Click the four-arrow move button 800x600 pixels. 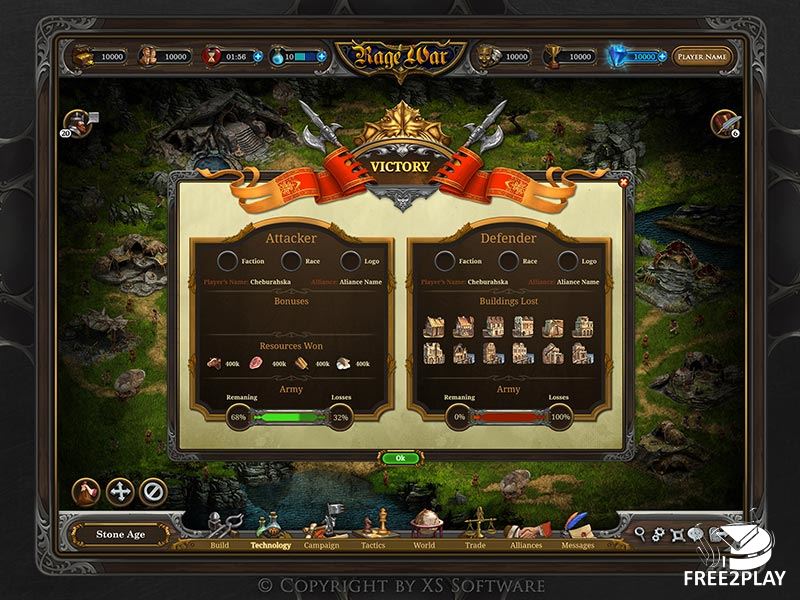[x=120, y=491]
